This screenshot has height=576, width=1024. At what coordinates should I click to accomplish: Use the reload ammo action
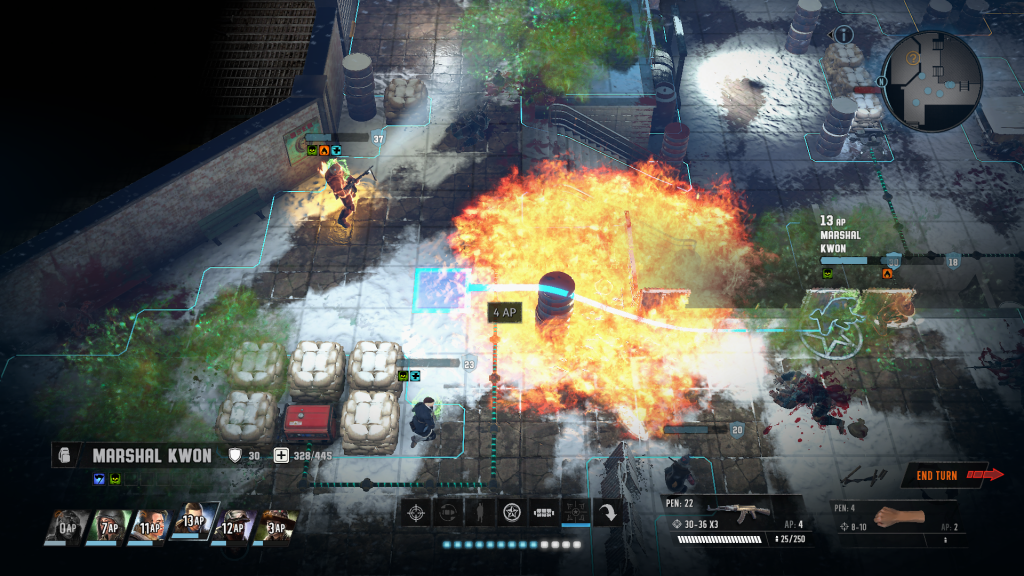(x=448, y=512)
